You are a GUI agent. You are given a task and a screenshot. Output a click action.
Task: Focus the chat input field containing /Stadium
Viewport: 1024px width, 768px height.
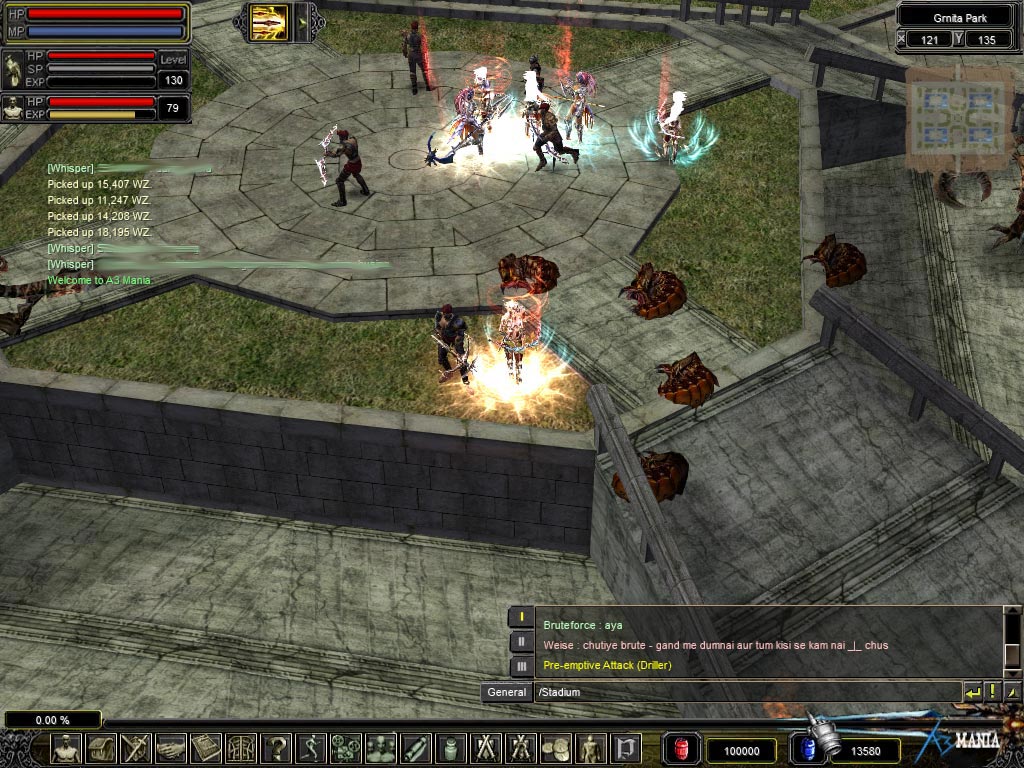click(x=745, y=692)
